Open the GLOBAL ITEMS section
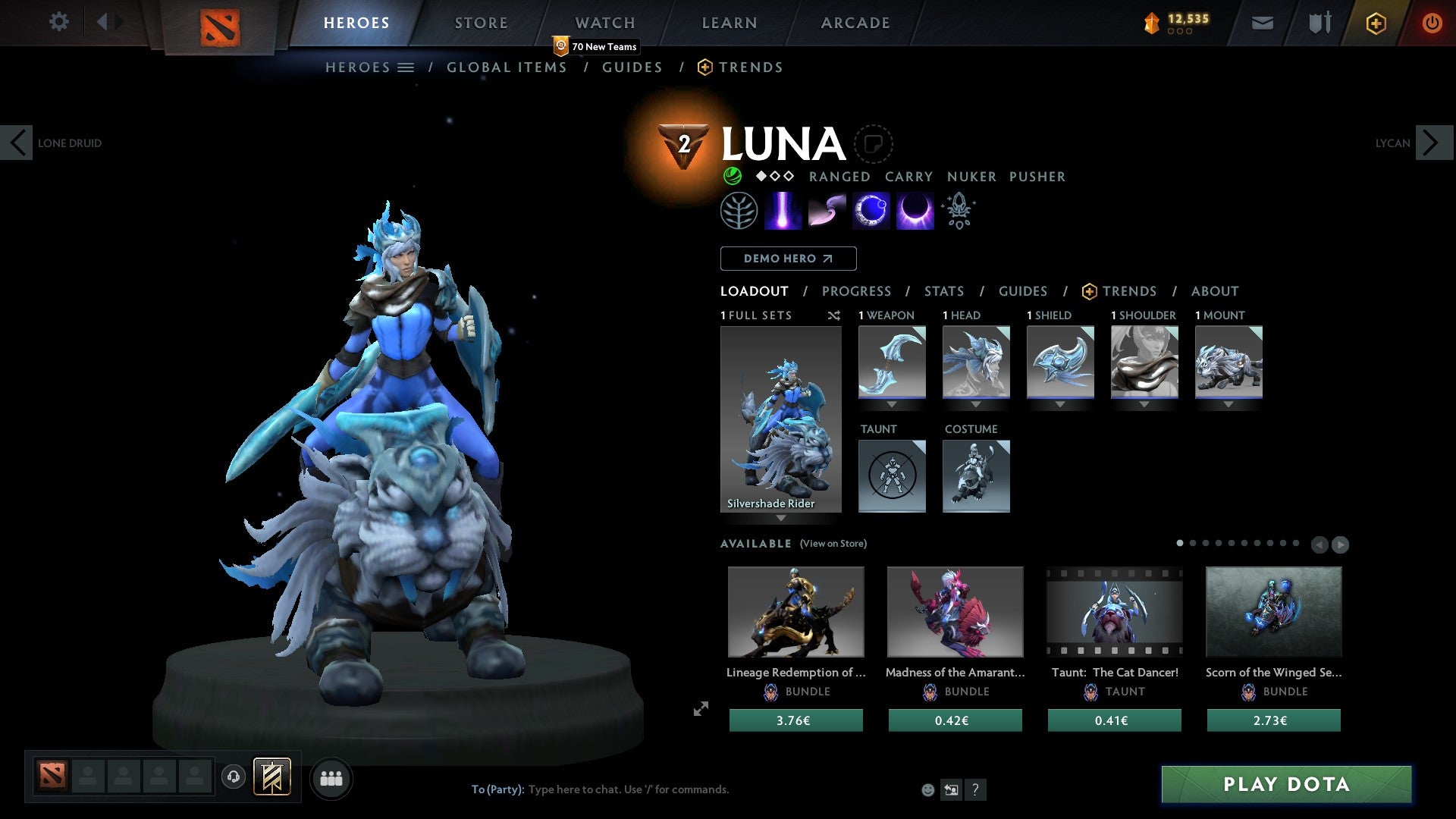This screenshot has width=1456, height=819. (x=507, y=67)
